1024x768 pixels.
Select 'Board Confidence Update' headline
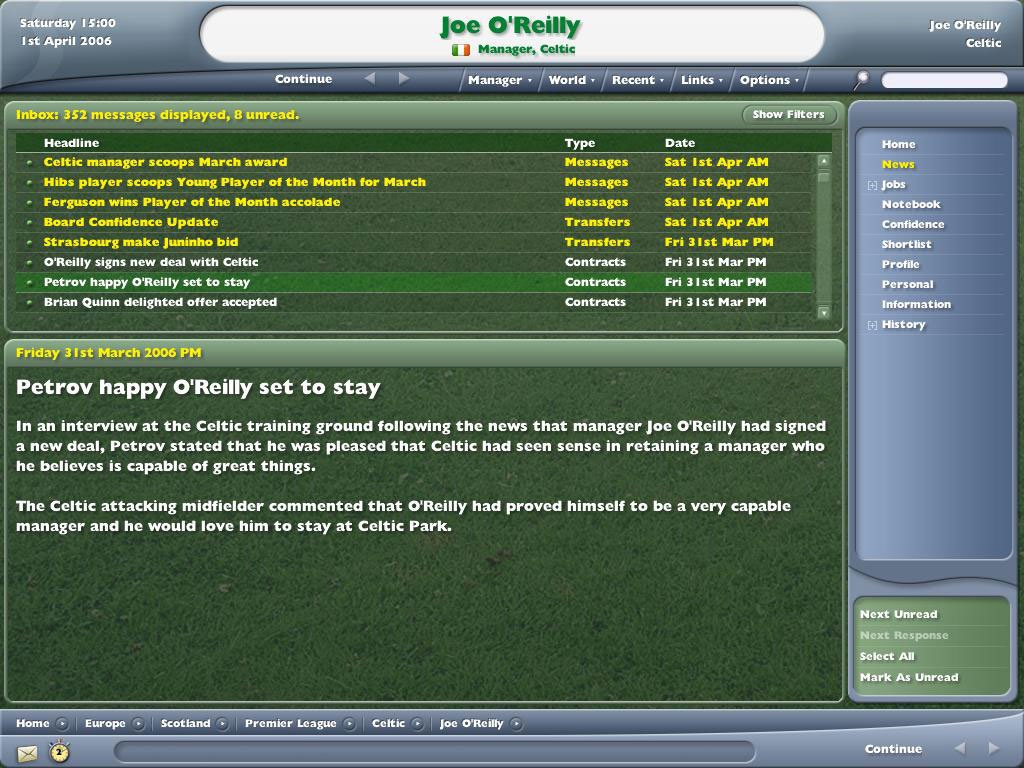click(131, 222)
